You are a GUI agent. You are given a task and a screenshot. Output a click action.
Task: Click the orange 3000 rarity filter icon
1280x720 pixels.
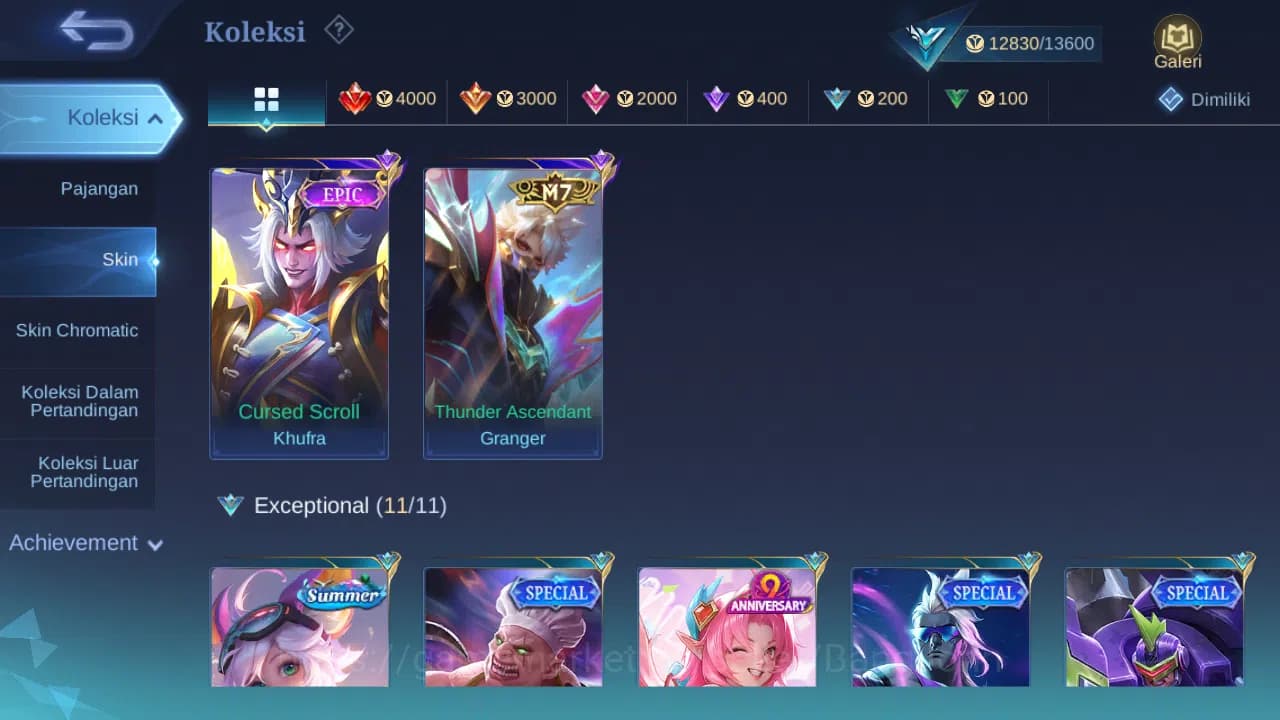(506, 99)
